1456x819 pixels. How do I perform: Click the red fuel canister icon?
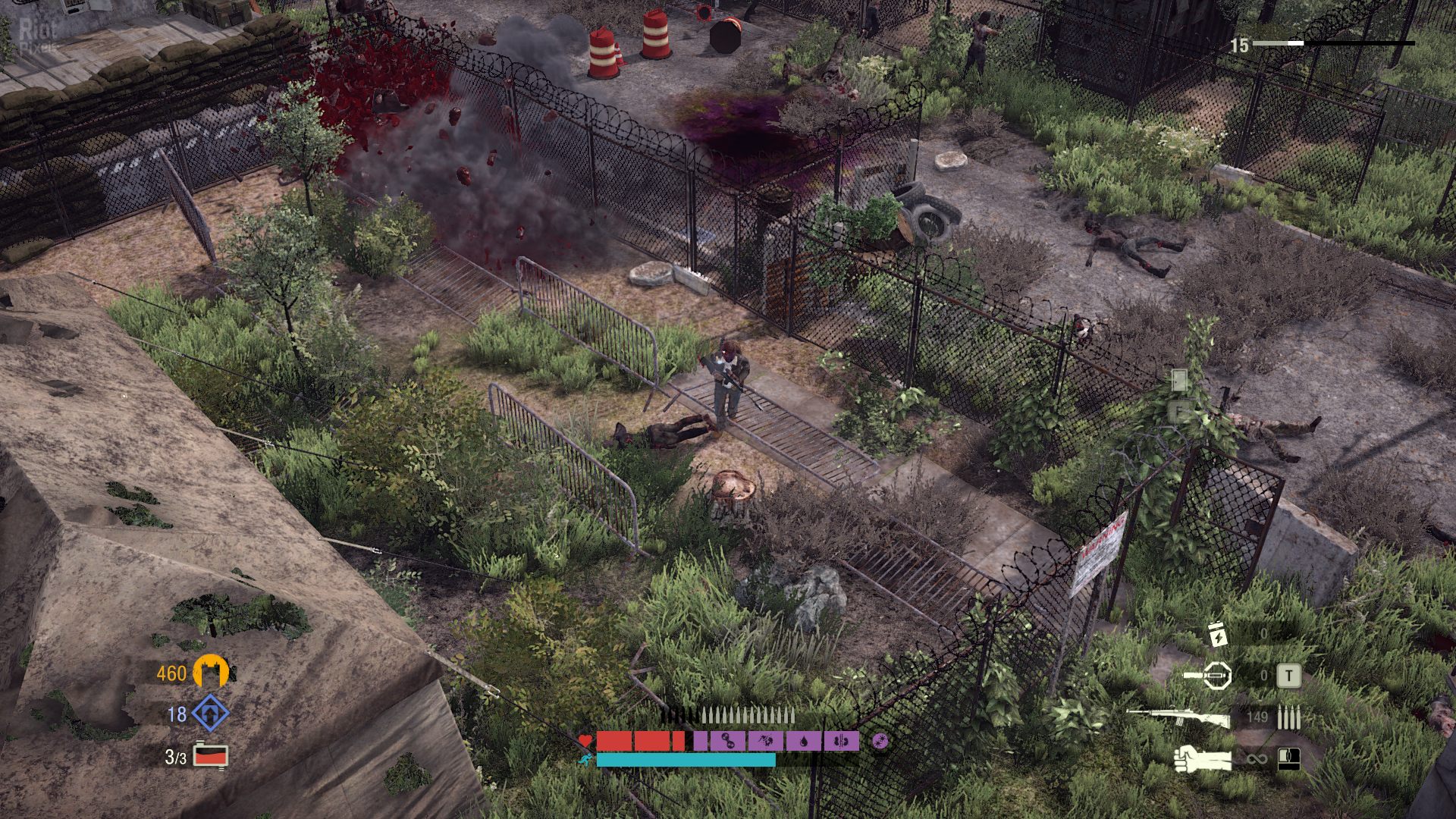pos(210,755)
